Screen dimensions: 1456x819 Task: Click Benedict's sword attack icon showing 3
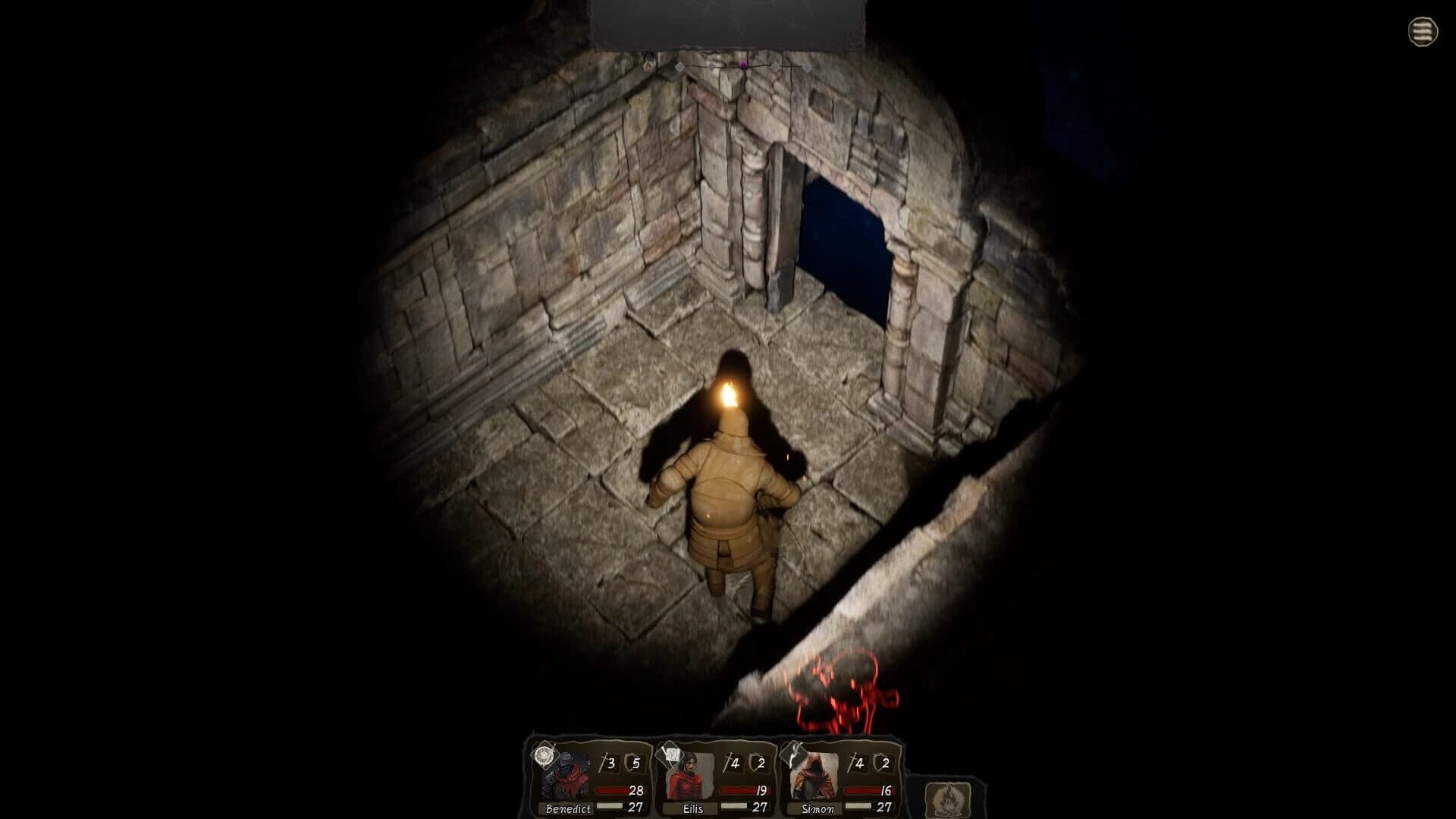click(606, 761)
